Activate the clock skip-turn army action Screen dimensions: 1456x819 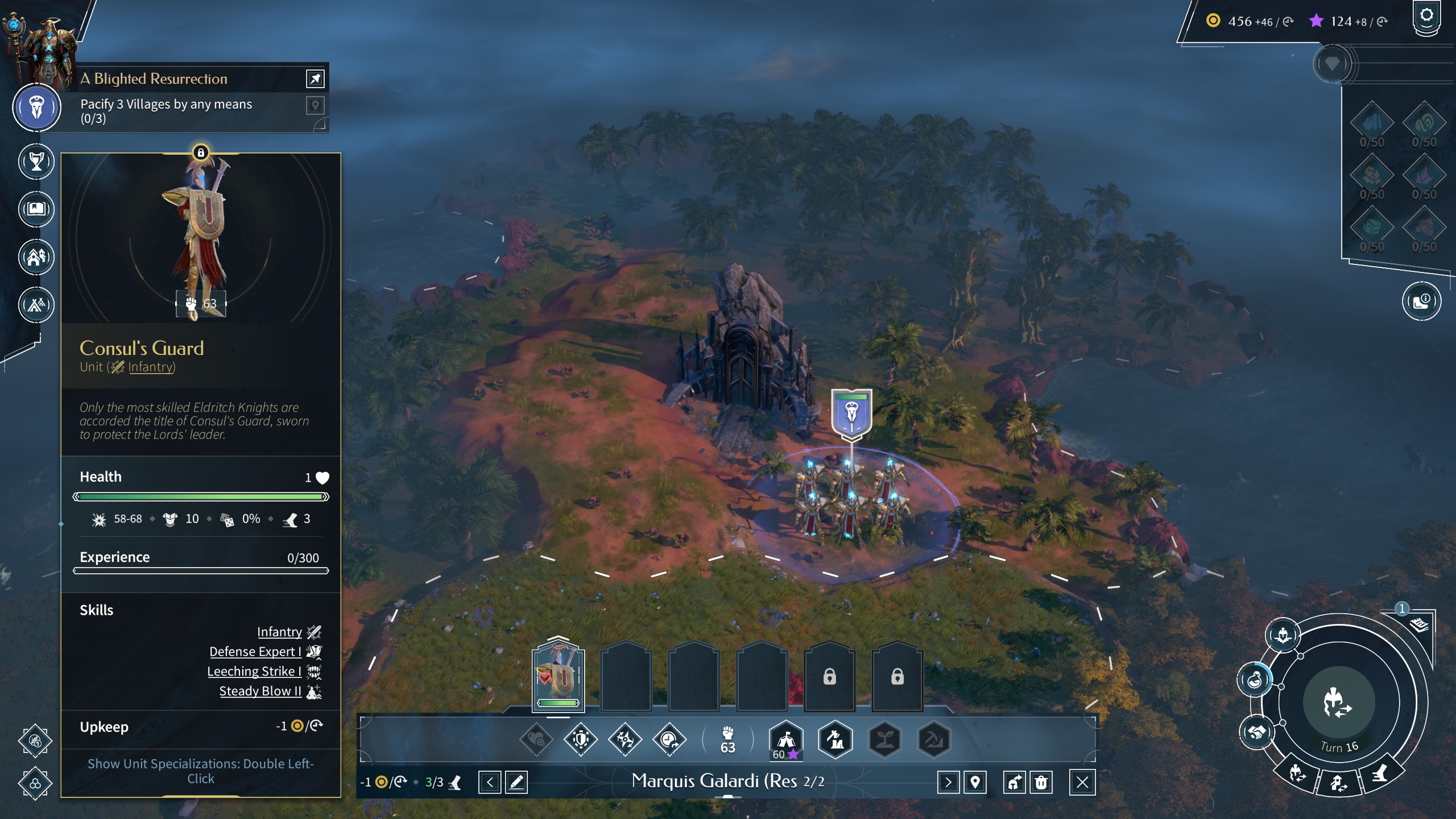669,739
